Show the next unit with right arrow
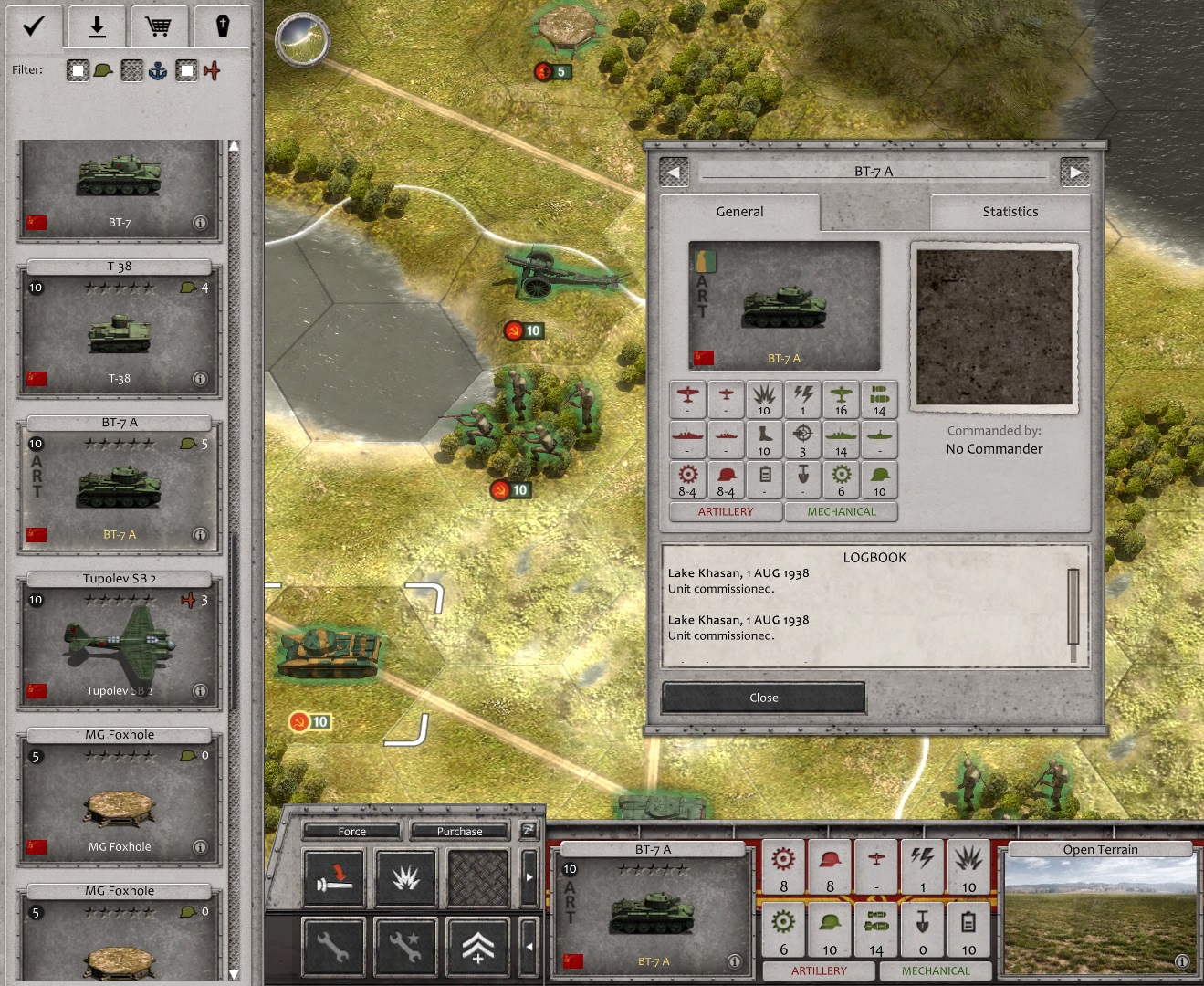Viewport: 1204px width, 986px height. click(1074, 172)
